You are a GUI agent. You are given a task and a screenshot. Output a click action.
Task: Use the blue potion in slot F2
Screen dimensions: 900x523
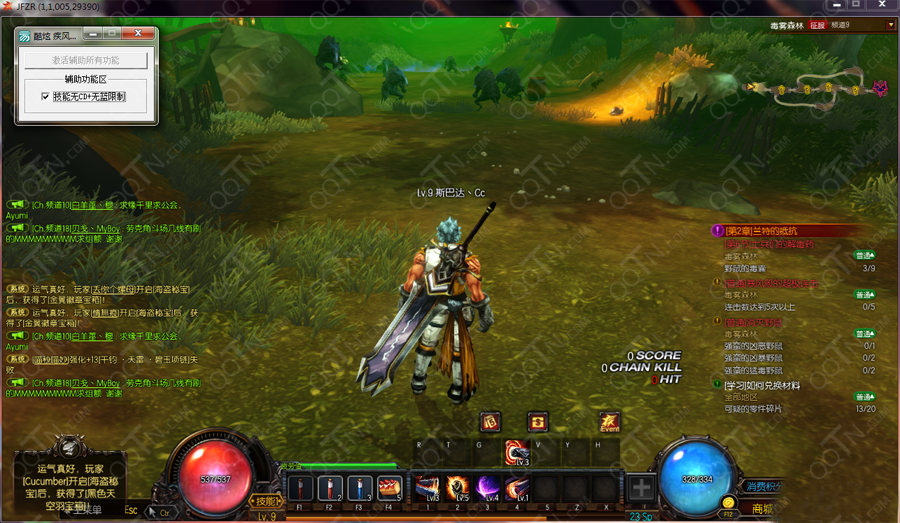click(x=331, y=488)
